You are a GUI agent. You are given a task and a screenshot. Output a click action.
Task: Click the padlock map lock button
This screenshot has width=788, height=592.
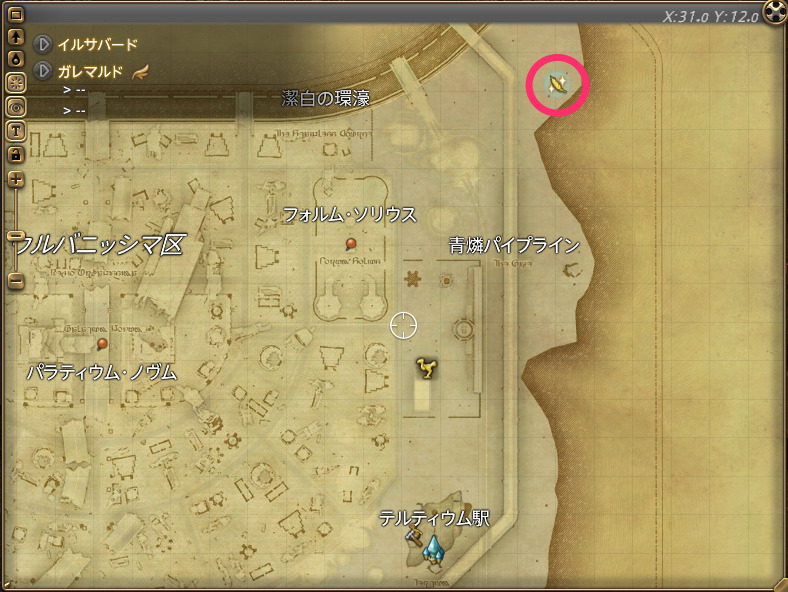point(15,154)
